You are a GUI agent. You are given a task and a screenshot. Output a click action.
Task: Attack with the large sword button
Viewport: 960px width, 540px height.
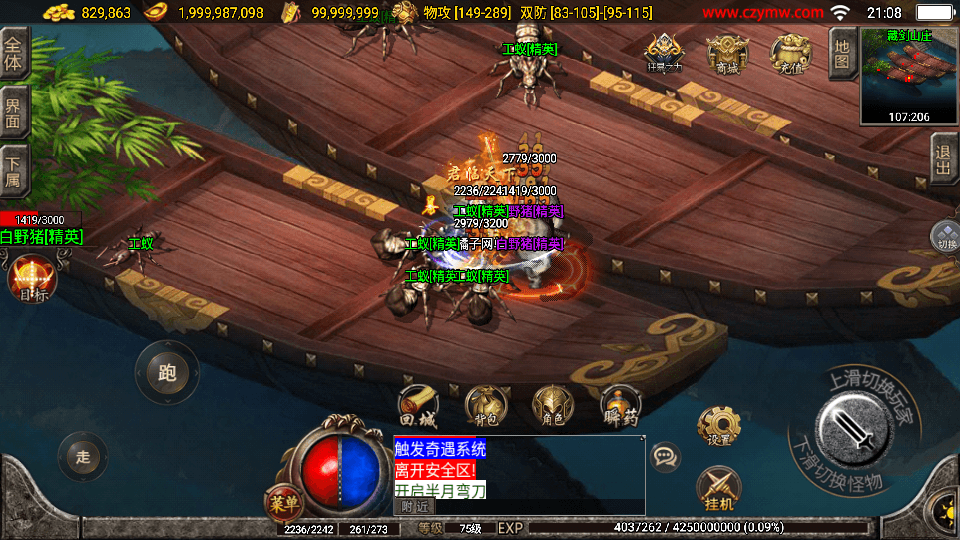(855, 428)
